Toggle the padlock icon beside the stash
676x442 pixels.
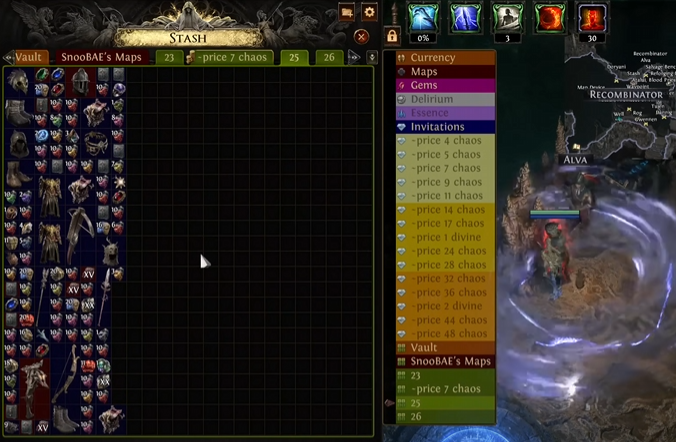tap(392, 36)
